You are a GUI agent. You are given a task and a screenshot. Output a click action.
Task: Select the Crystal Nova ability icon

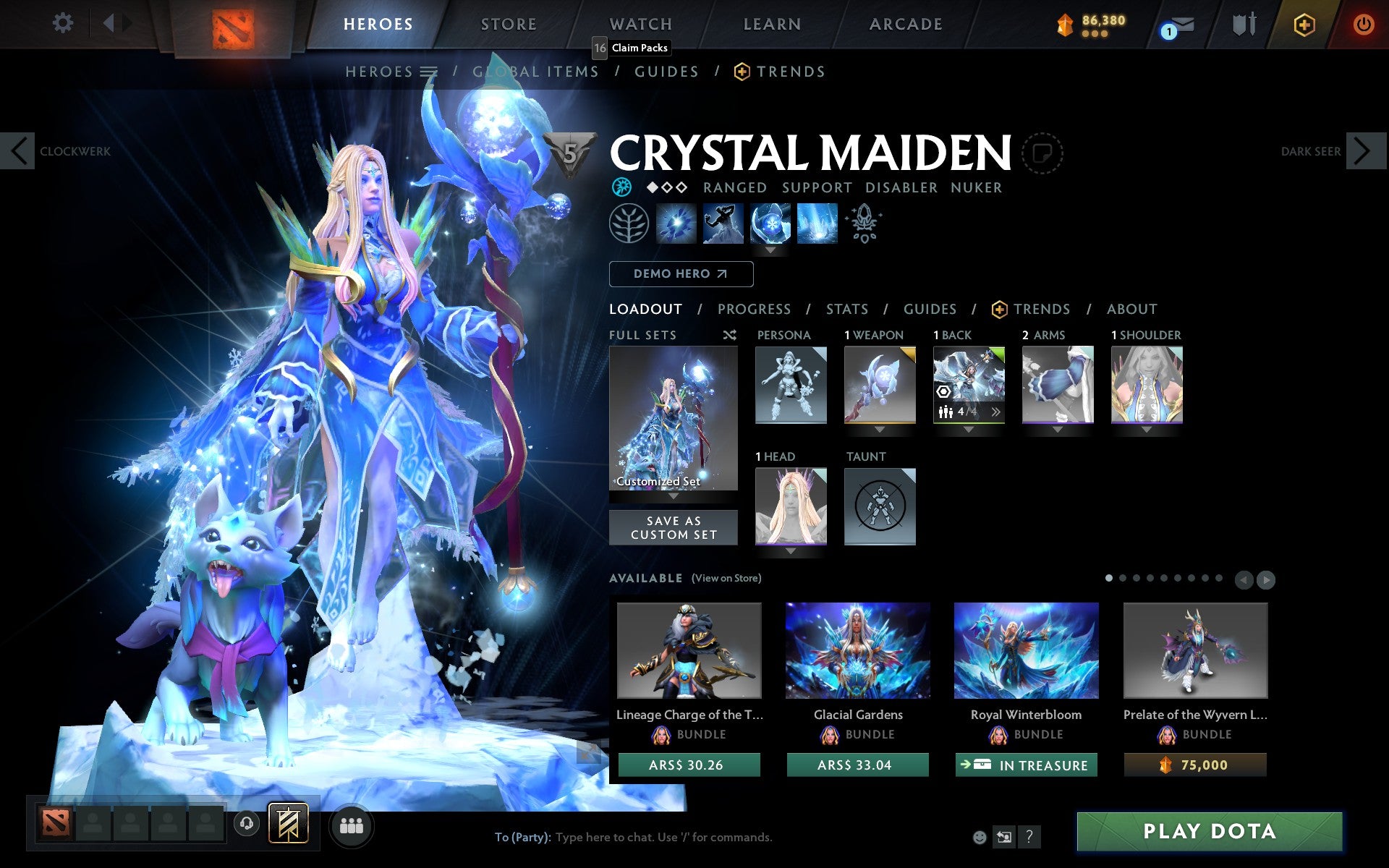tap(676, 224)
